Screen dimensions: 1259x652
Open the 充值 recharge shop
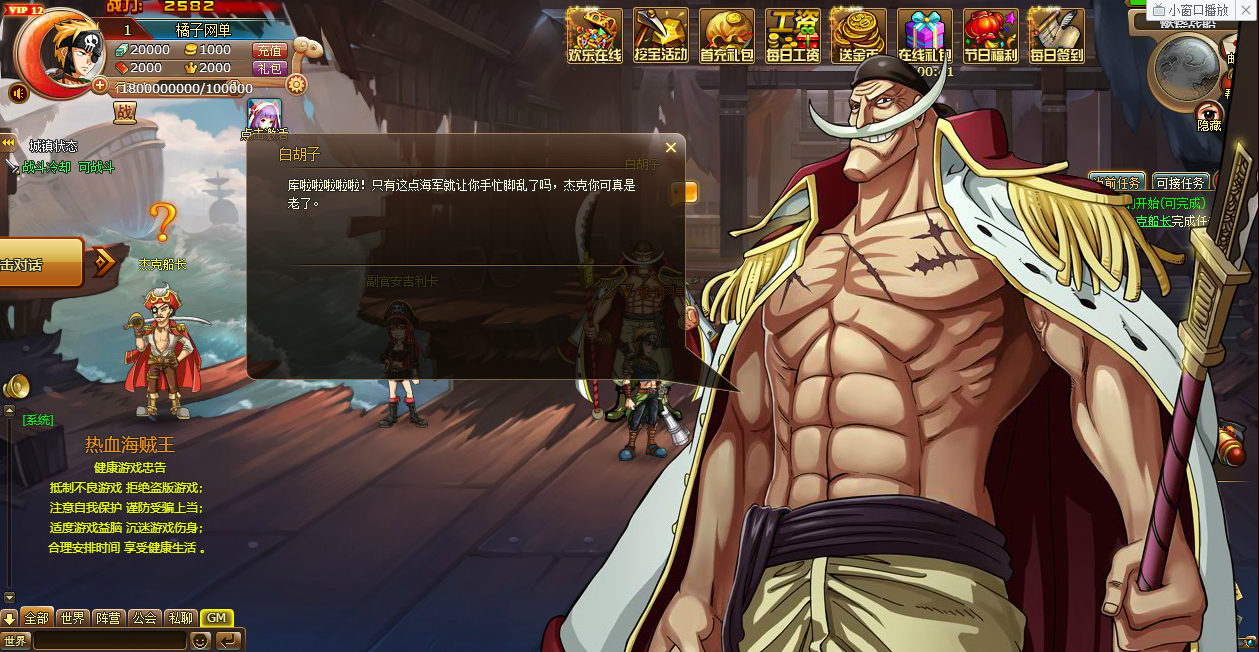(269, 50)
